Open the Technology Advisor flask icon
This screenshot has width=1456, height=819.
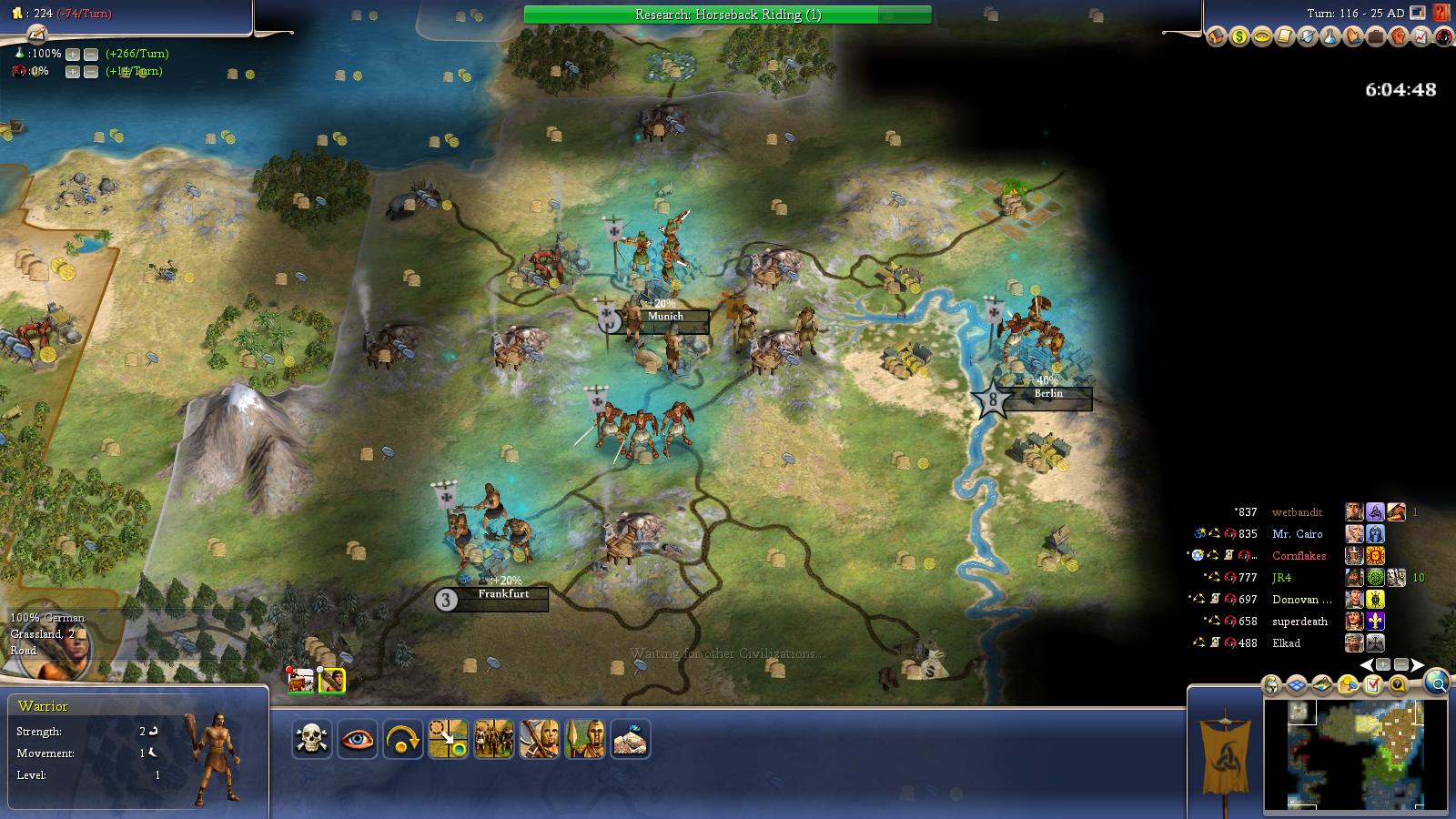click(1329, 37)
